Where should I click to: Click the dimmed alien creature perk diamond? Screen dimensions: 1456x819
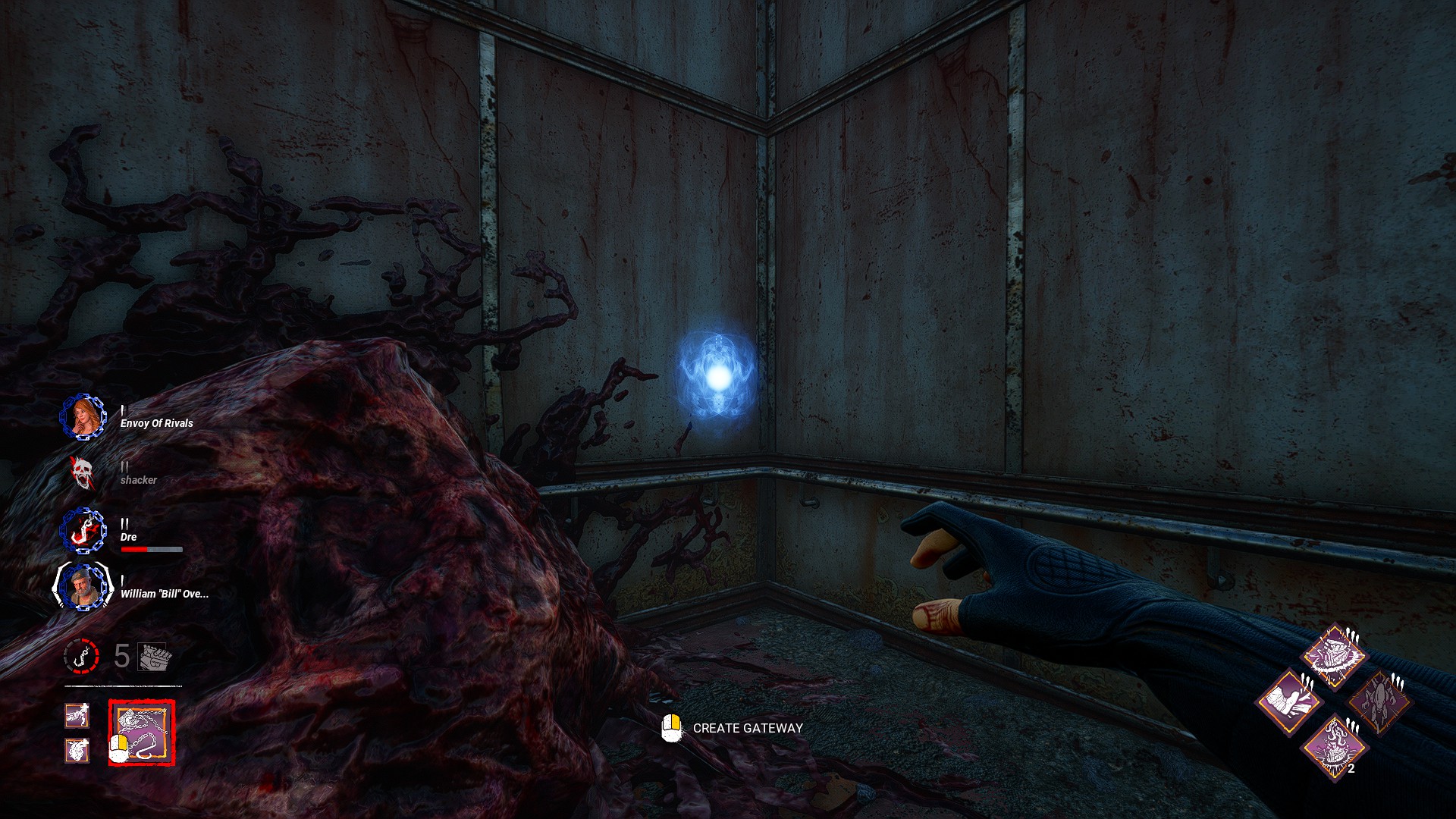pos(1379,701)
